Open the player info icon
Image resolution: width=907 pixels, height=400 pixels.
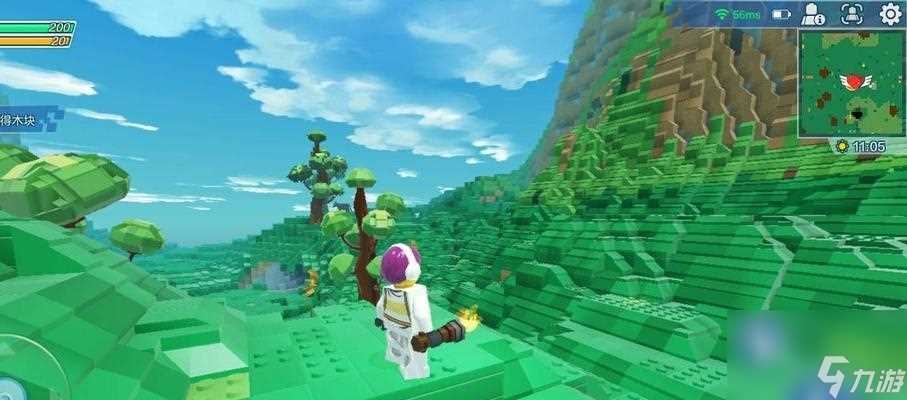click(x=814, y=14)
